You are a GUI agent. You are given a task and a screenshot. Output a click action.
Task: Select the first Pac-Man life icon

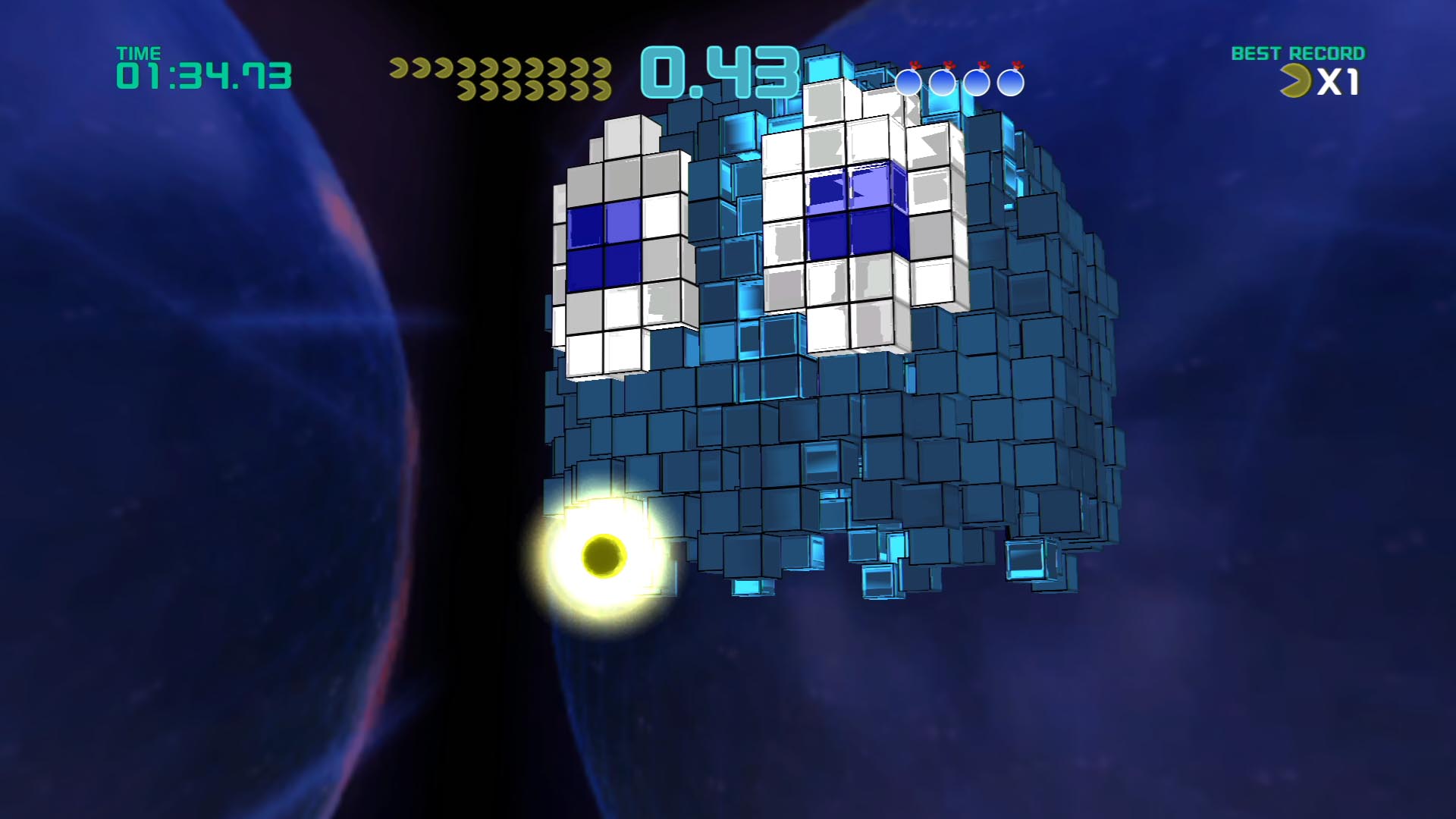click(x=399, y=68)
